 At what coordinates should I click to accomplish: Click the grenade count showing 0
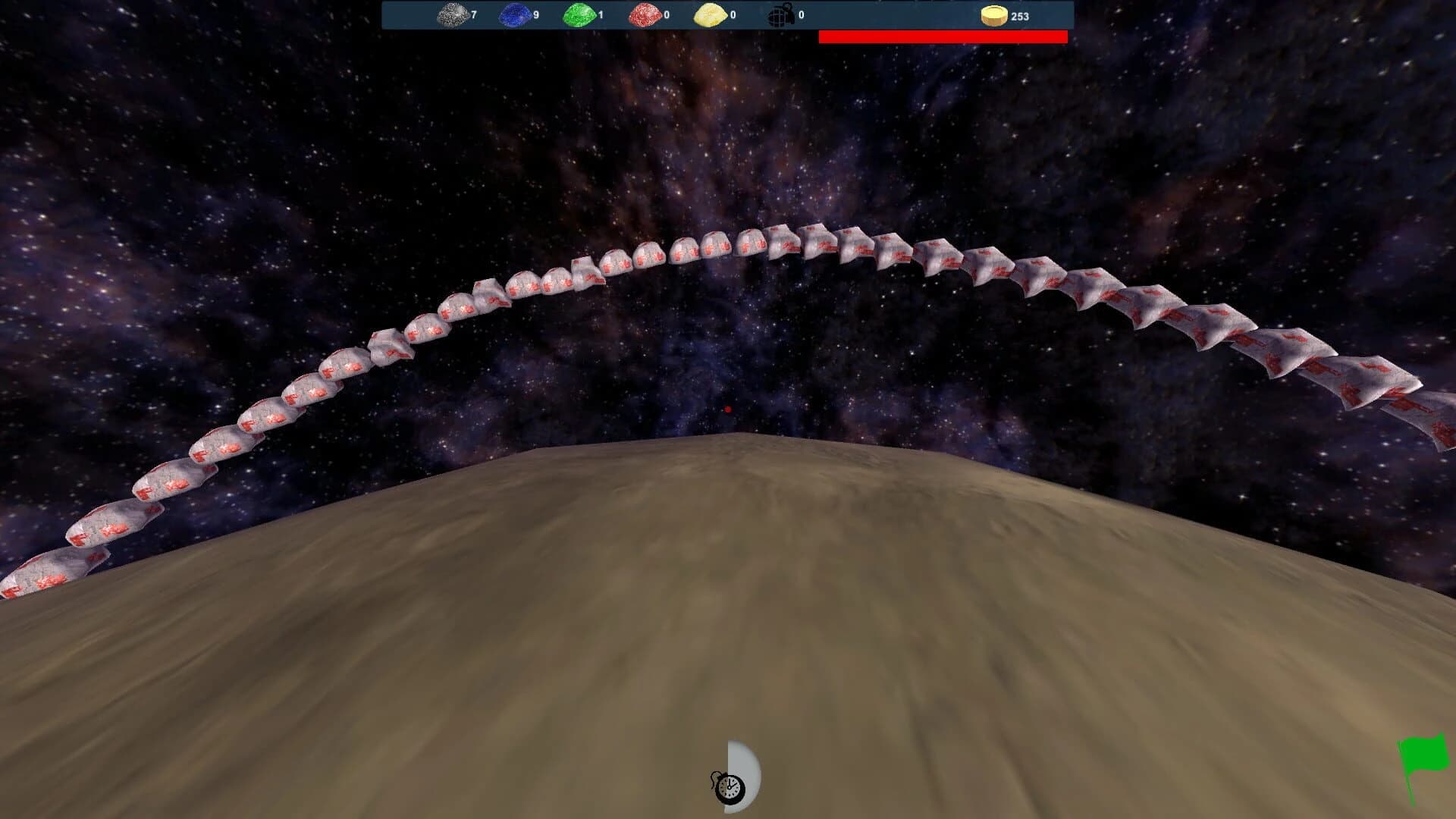[802, 13]
